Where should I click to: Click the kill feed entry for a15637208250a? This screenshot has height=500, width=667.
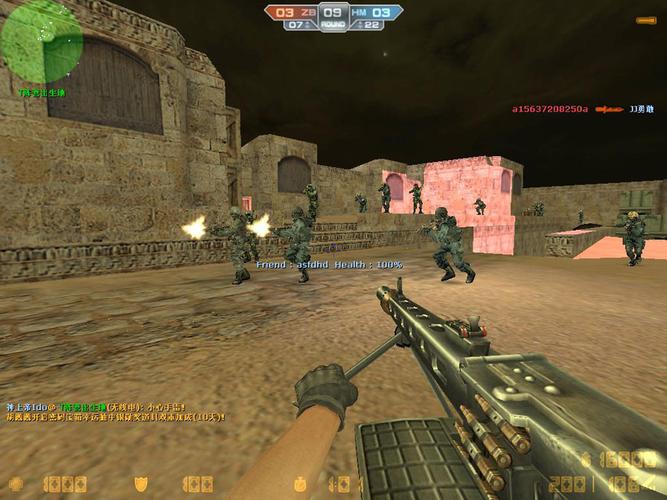click(577, 109)
